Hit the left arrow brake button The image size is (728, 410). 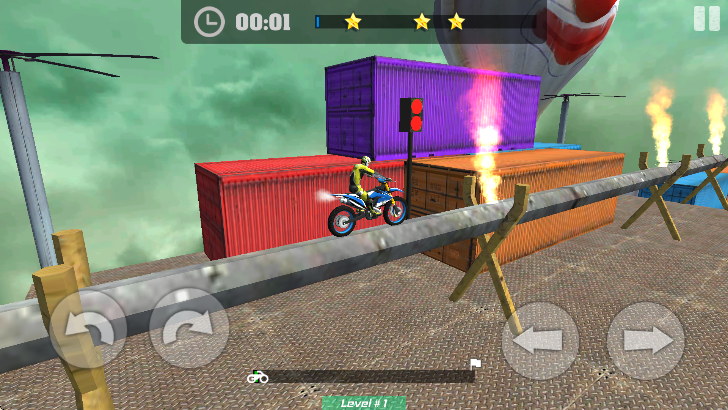pos(540,340)
